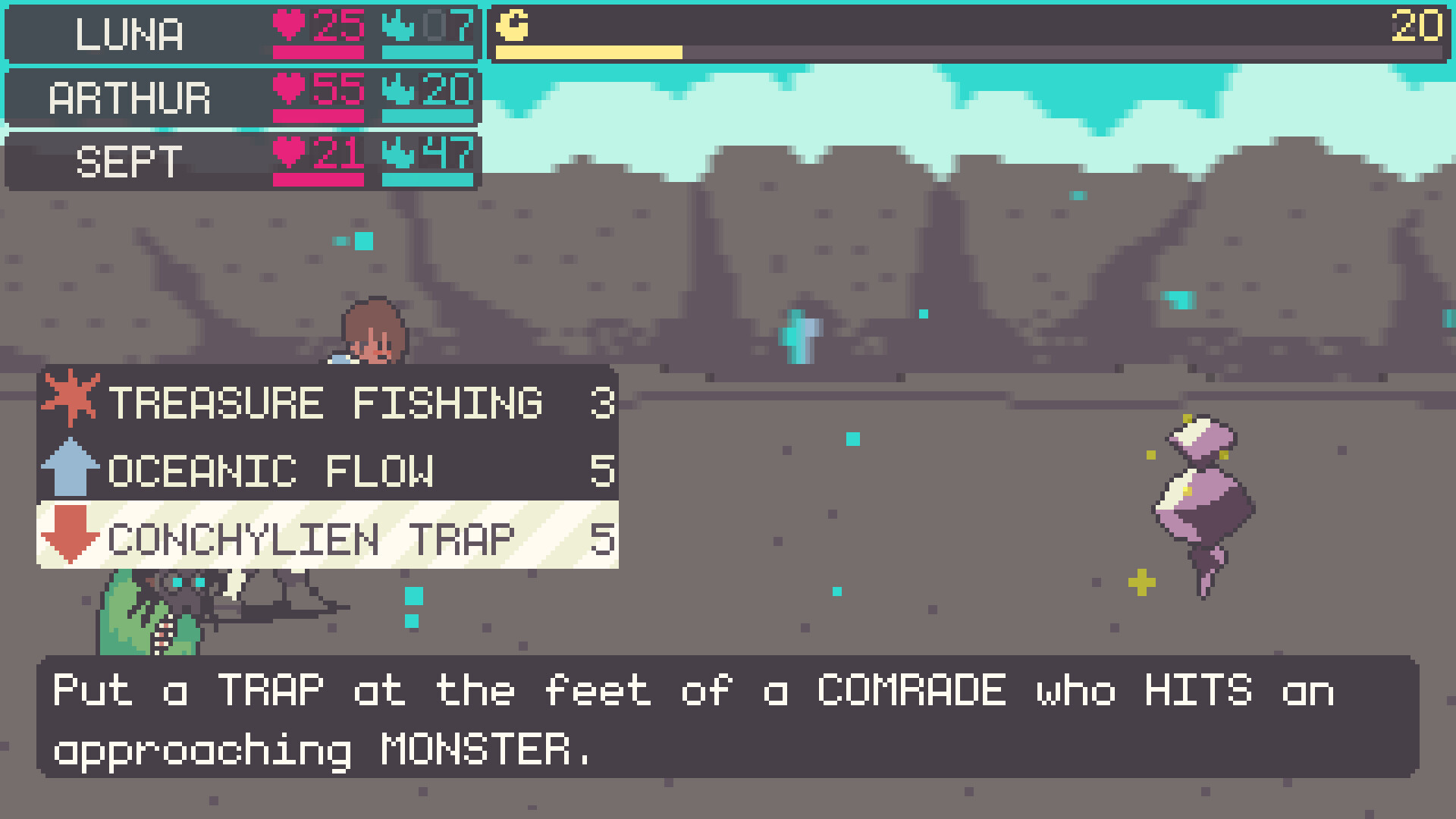Click Luna's pink health bar

pyautogui.click(x=318, y=52)
